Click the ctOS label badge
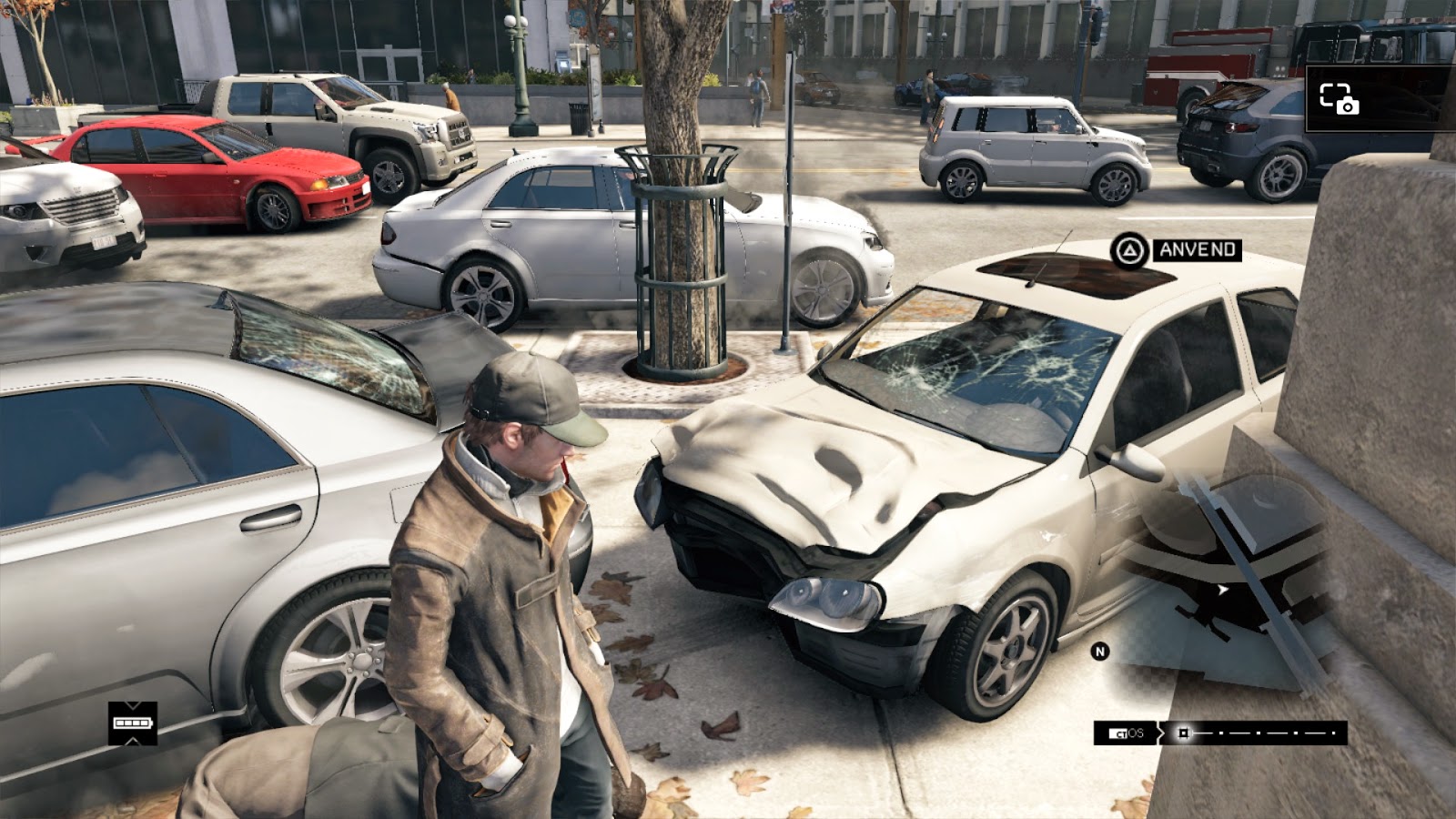Viewport: 1456px width, 819px height. pyautogui.click(x=1127, y=733)
